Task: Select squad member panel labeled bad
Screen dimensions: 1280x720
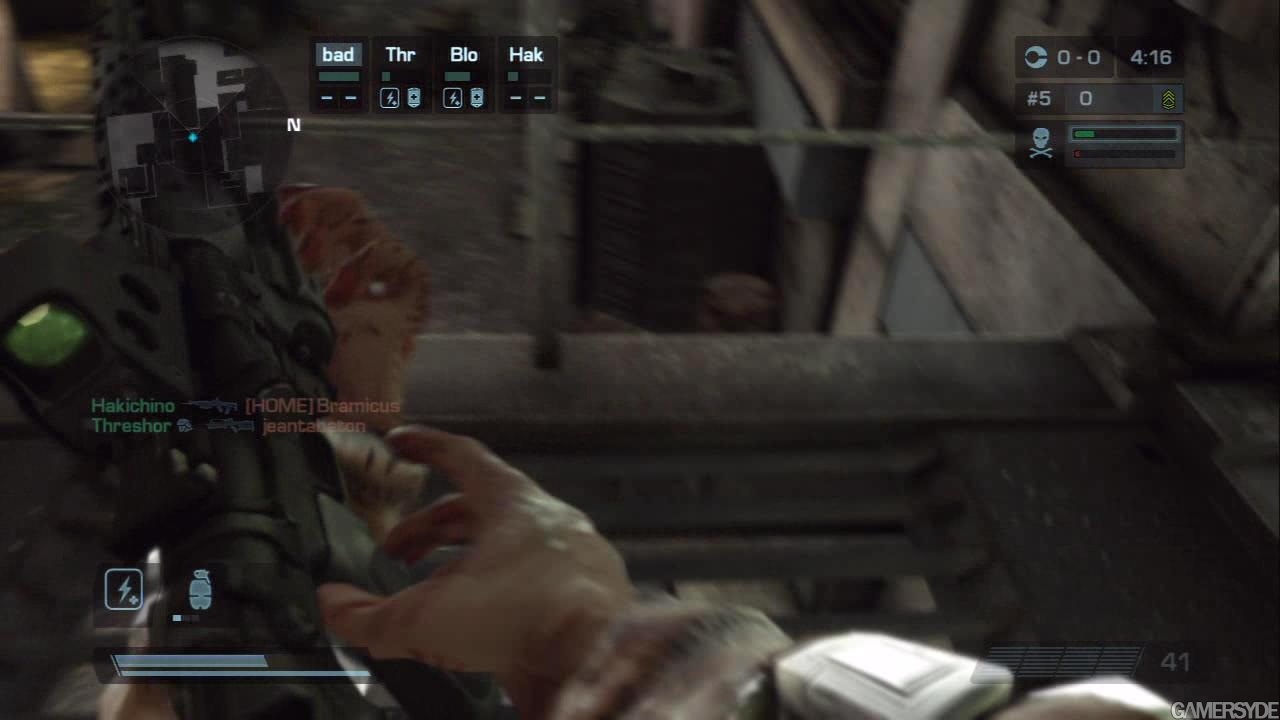Action: (x=338, y=76)
